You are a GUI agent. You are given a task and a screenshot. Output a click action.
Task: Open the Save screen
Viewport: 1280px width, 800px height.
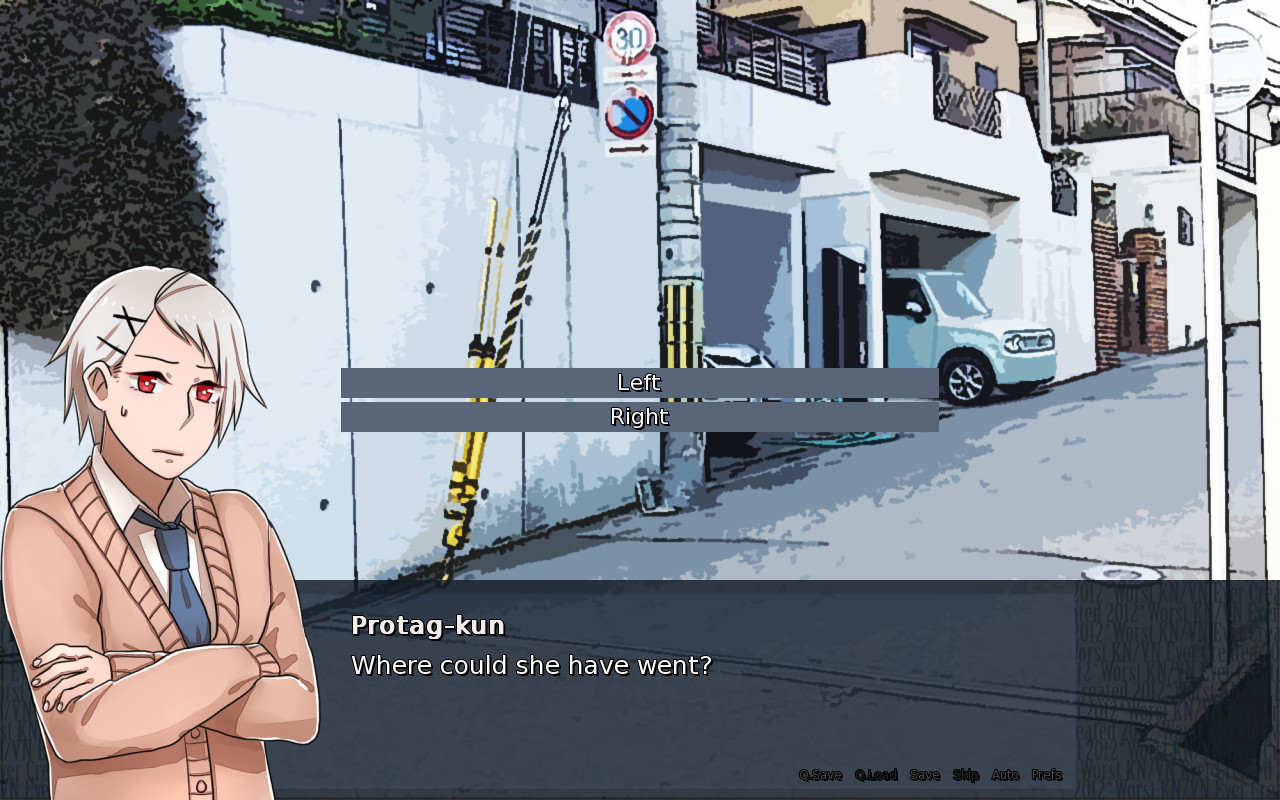[925, 775]
